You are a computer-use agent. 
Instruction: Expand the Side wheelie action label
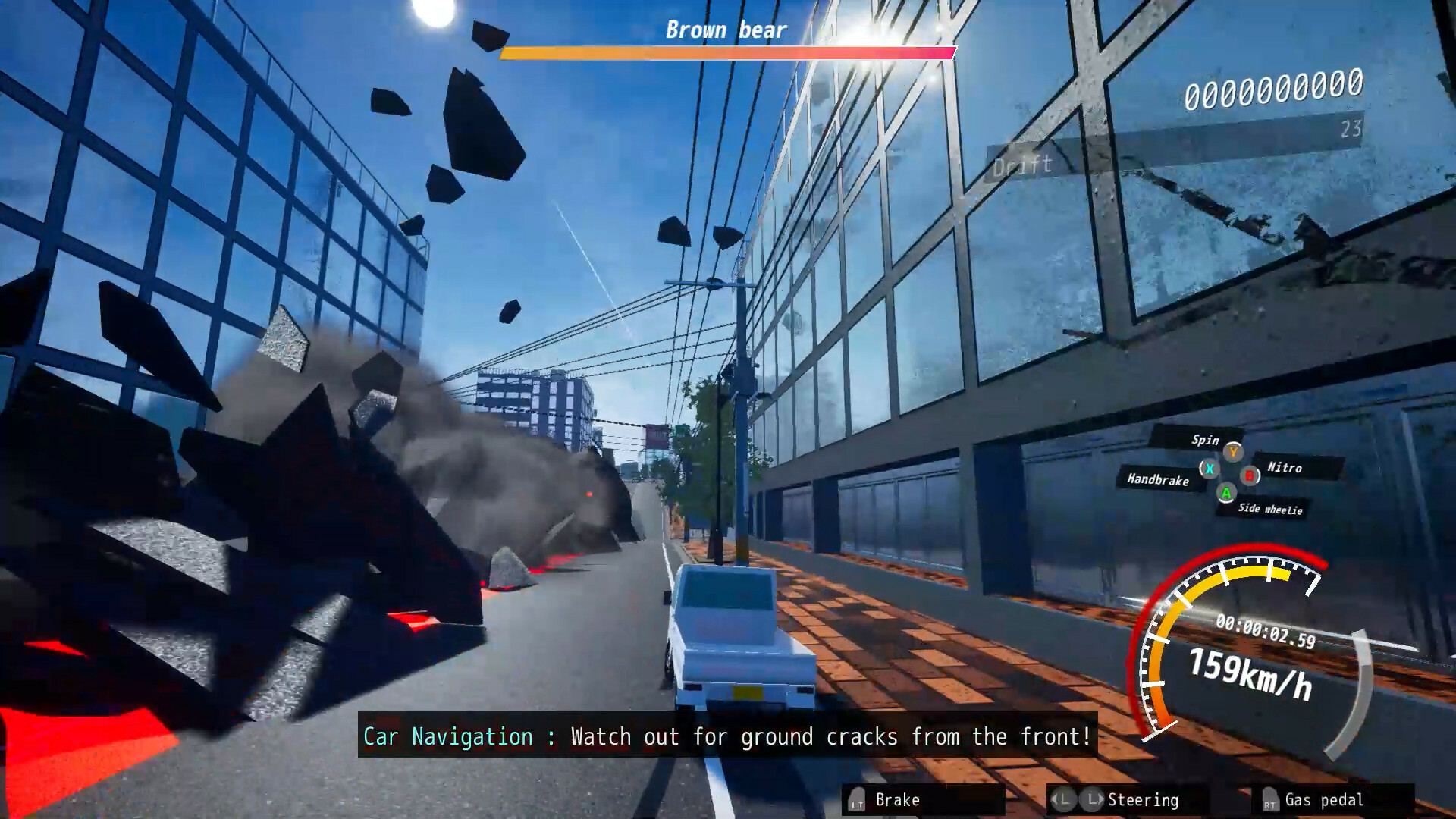pos(1269,510)
